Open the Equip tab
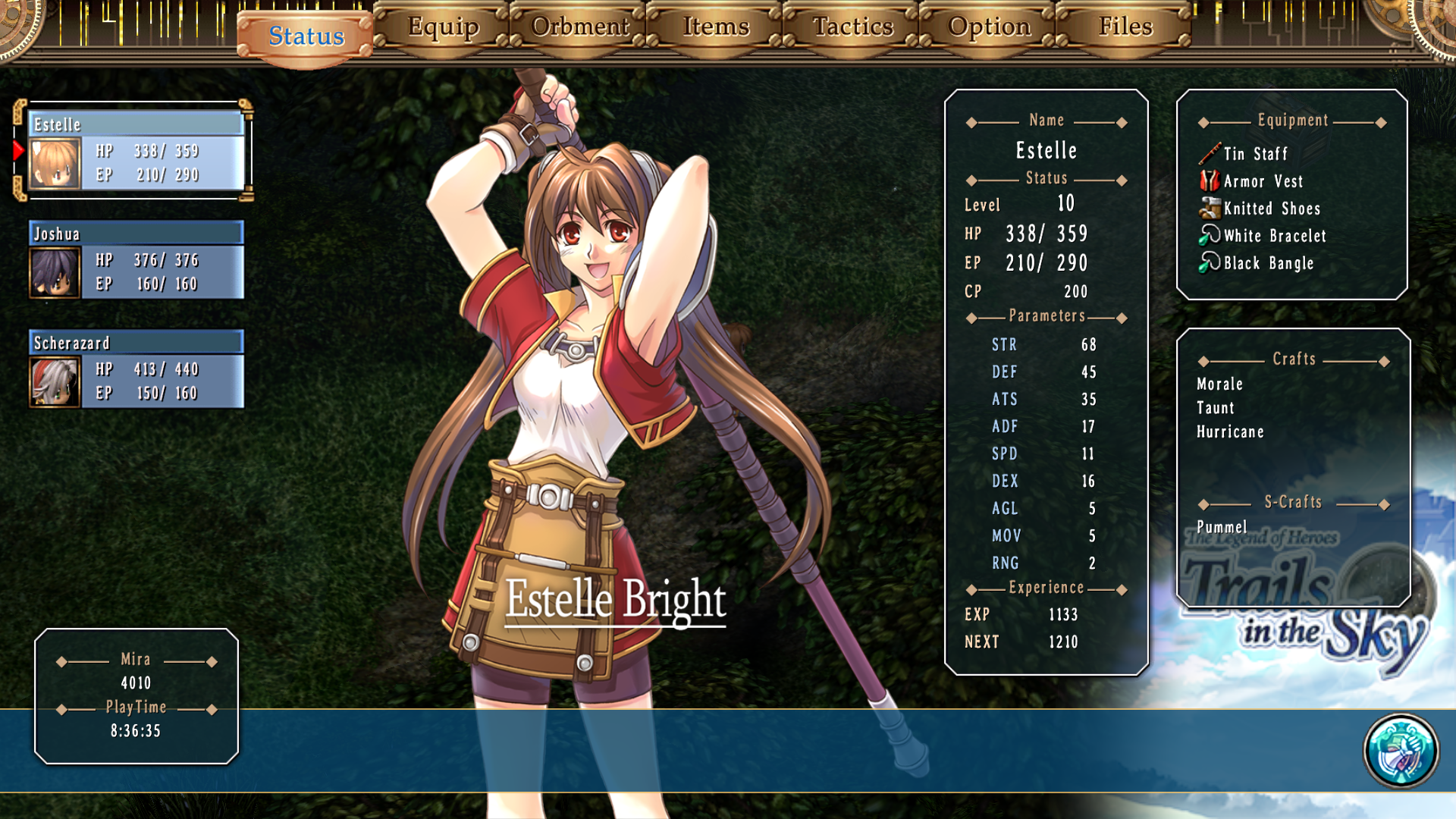Viewport: 1456px width, 819px height. click(443, 27)
